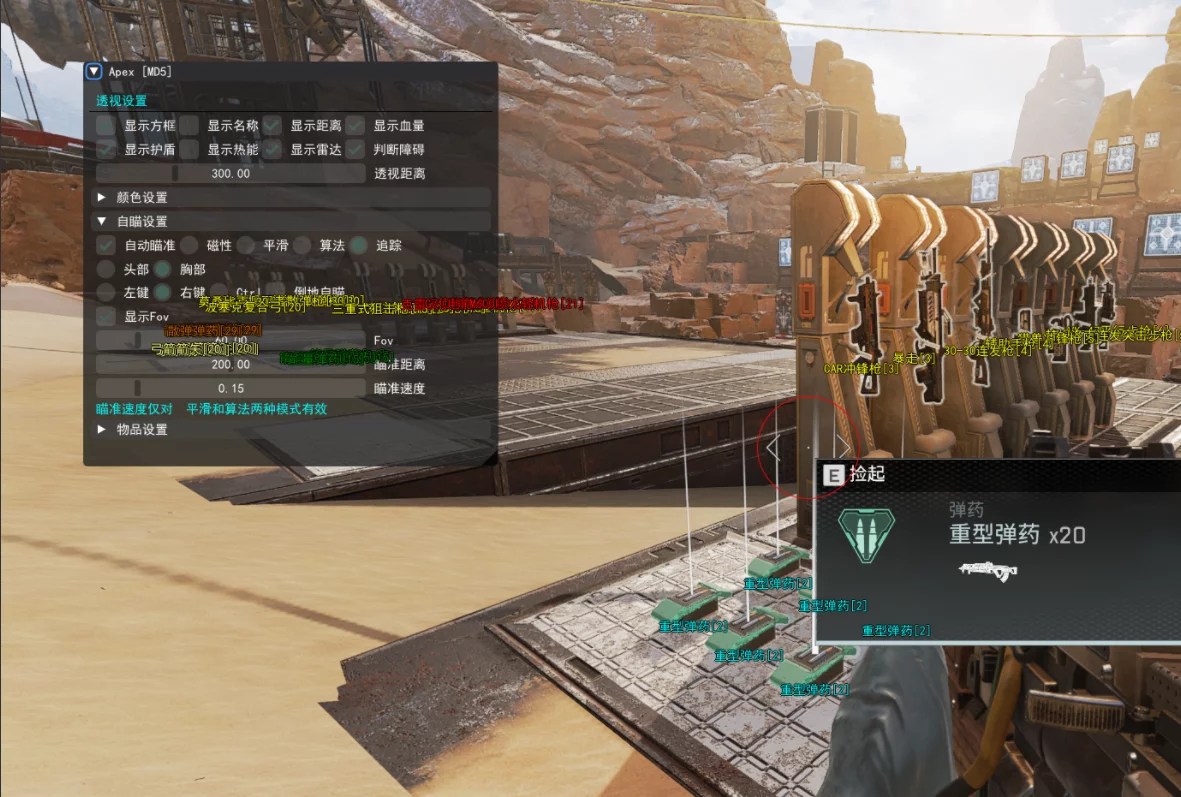Choose the 左键 radio button
This screenshot has height=797, width=1181.
pos(105,293)
